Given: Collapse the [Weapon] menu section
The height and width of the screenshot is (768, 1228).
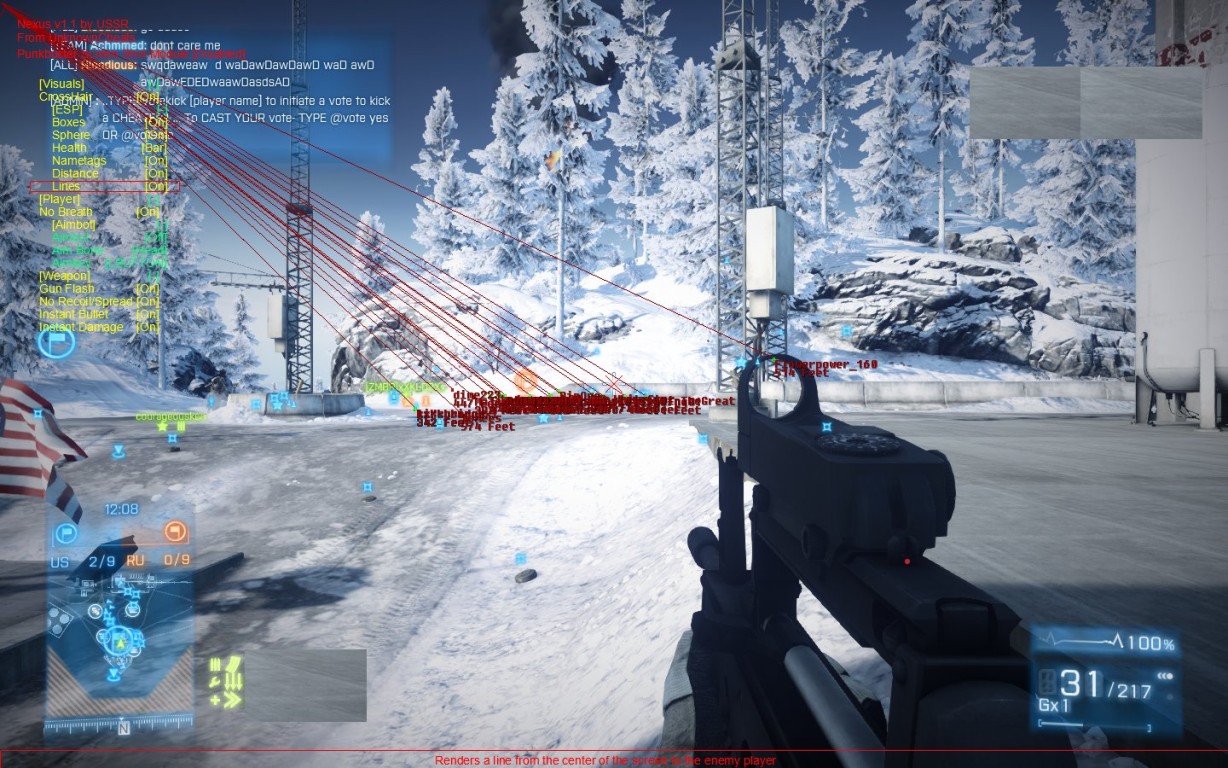Looking at the screenshot, I should pos(64,276).
